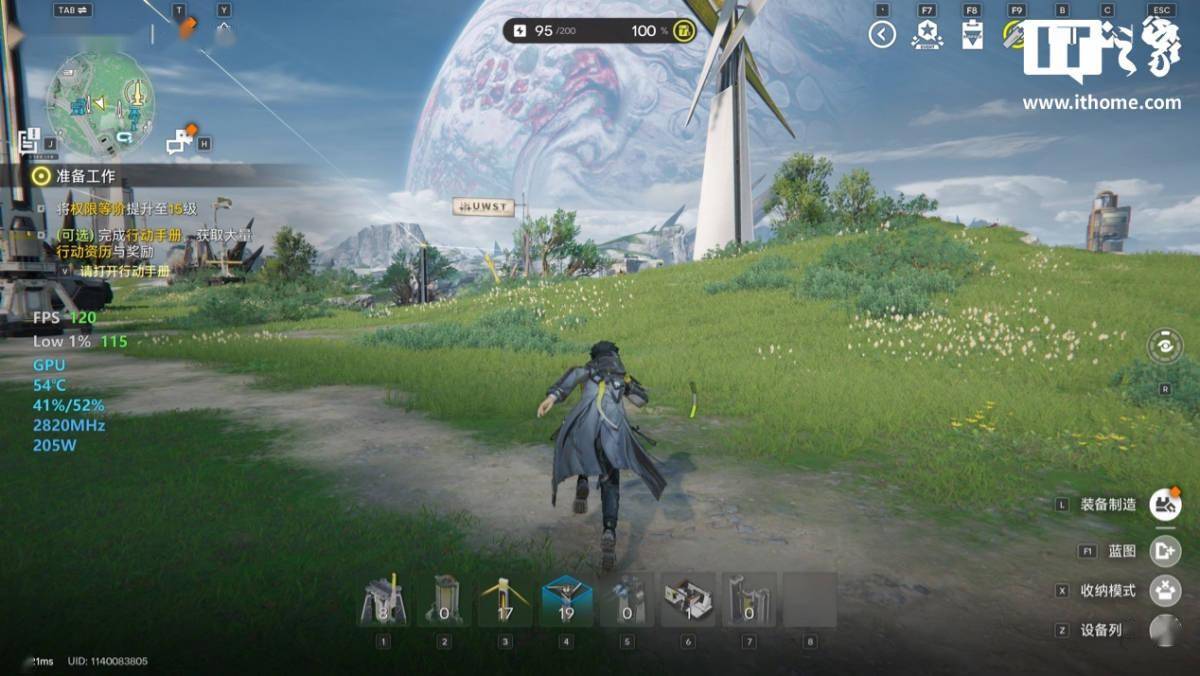Open the clipboard icon menu

pyautogui.click(x=971, y=35)
